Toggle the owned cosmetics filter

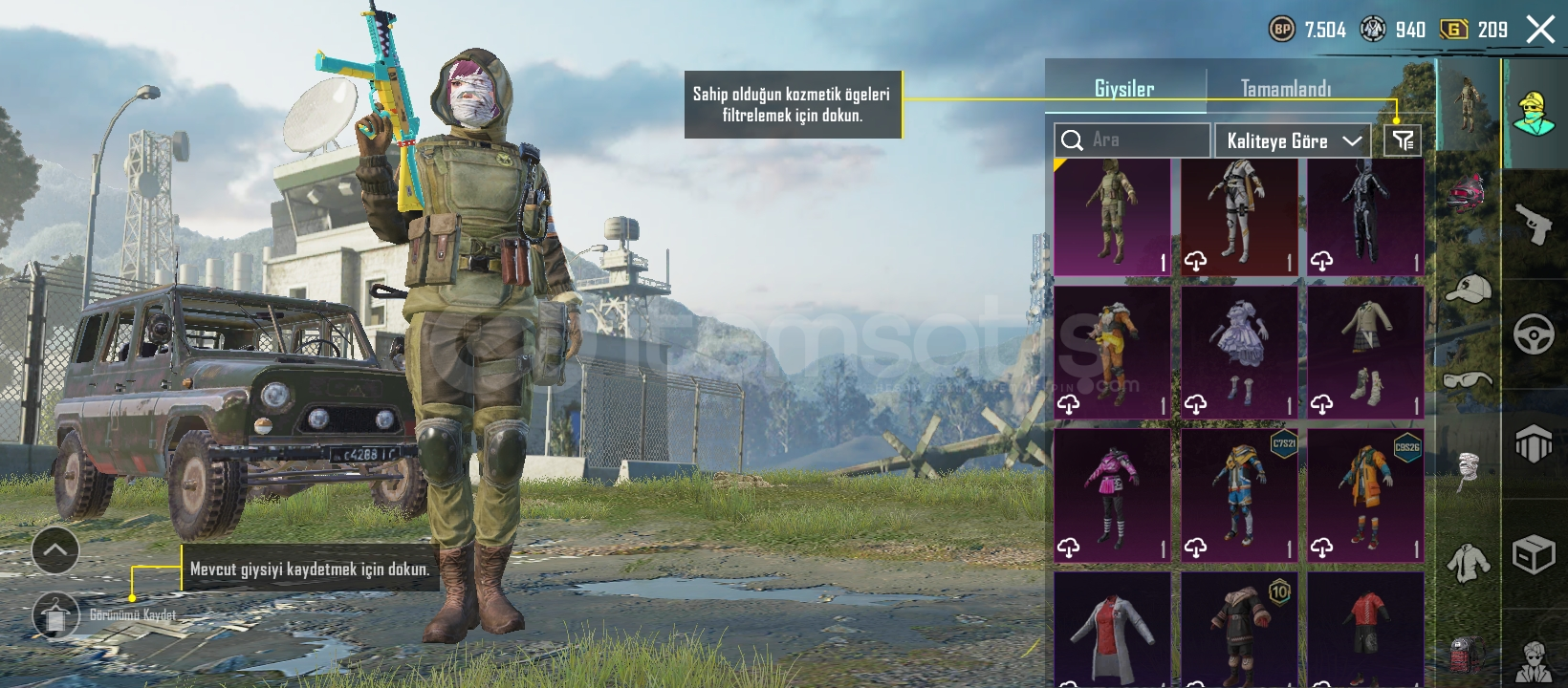coord(1403,141)
